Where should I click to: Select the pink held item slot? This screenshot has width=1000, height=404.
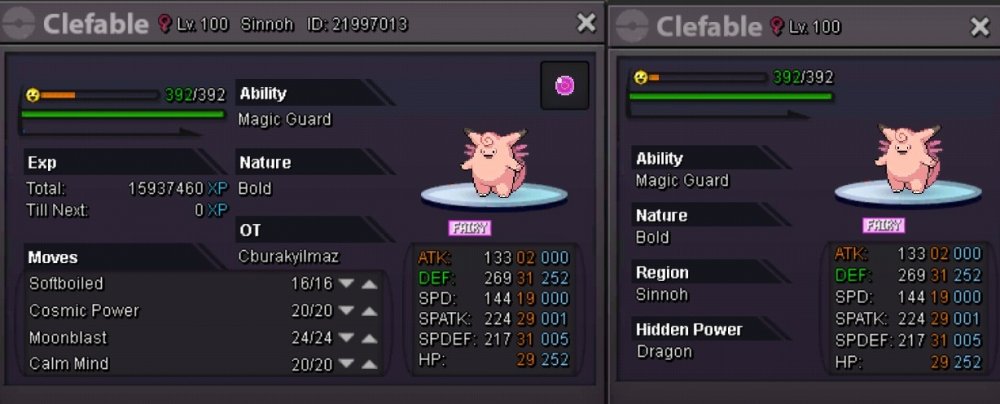tap(565, 86)
